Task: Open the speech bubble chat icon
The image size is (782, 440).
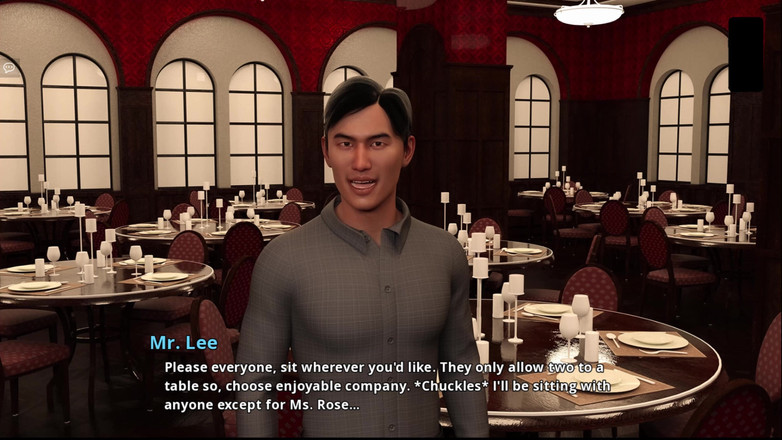Action: (x=9, y=69)
